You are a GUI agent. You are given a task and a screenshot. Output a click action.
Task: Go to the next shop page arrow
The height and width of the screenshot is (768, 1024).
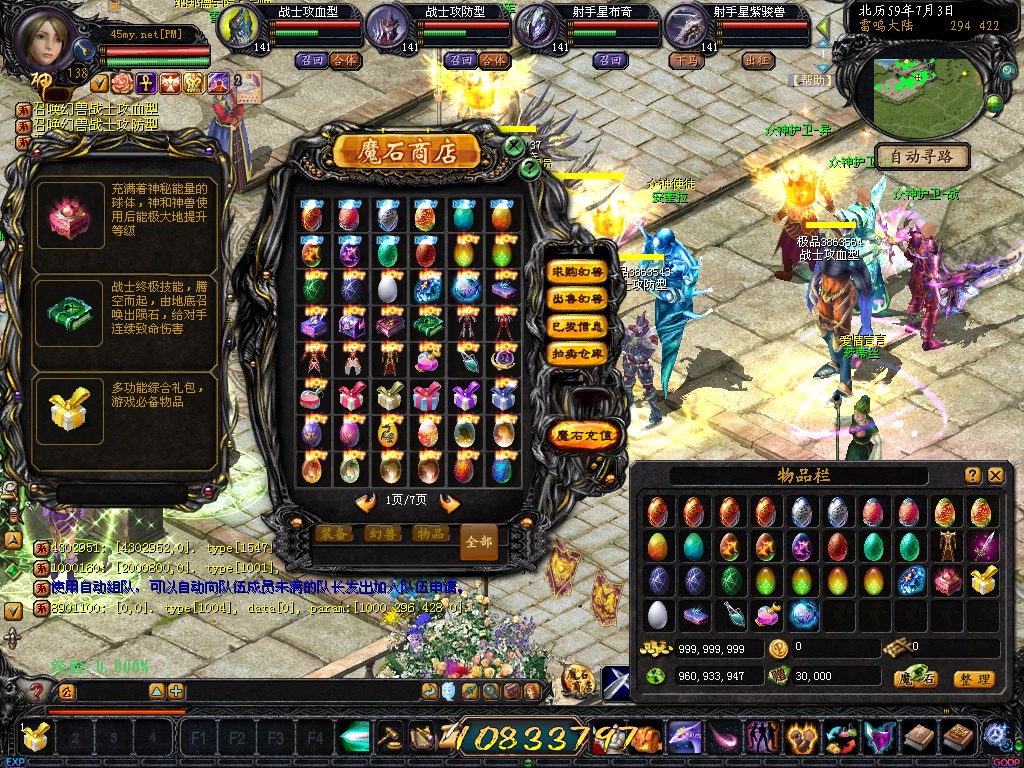[x=449, y=502]
